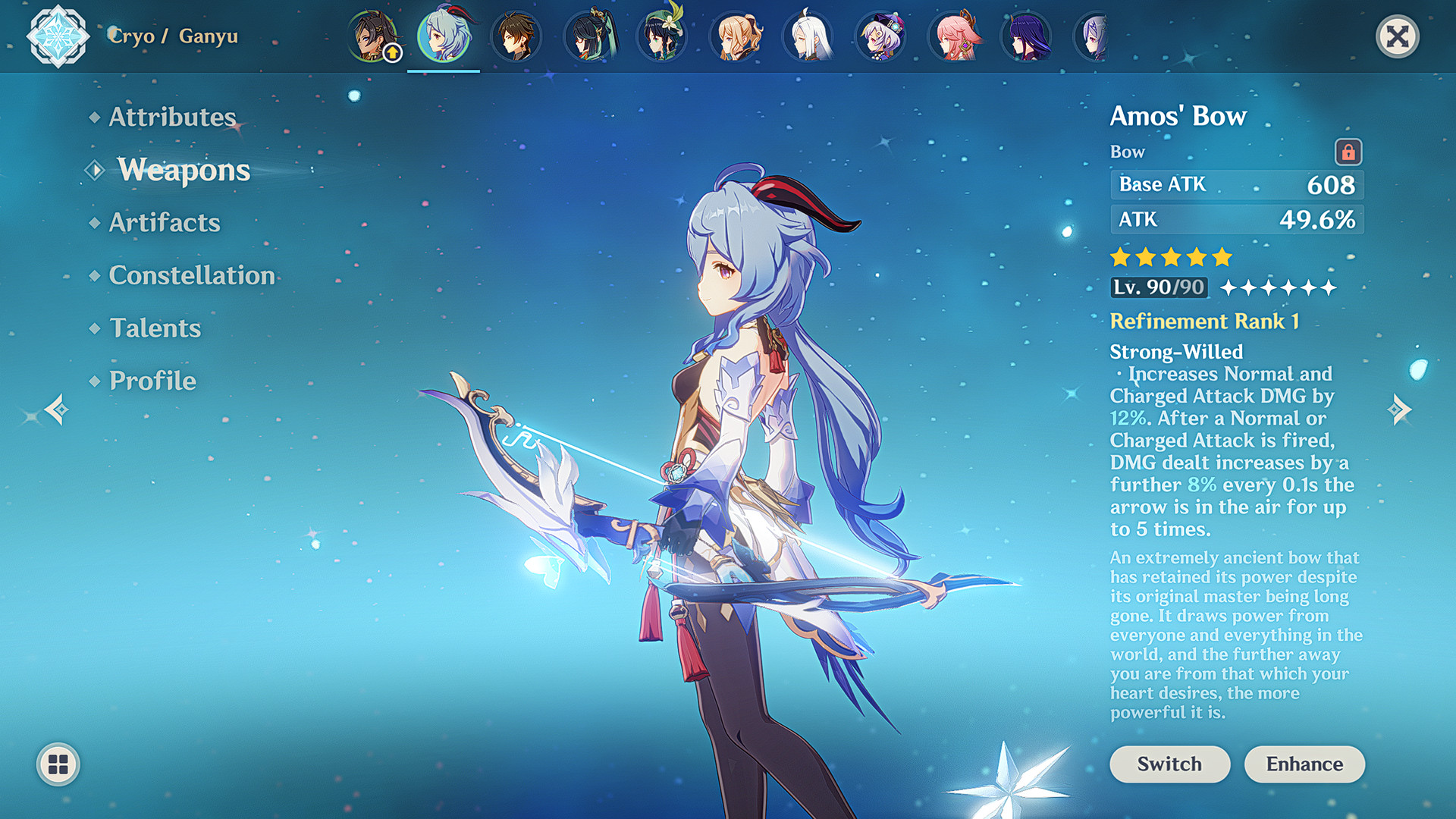Screen dimensions: 1456x819
Task: Click the Weapons section marker diamond
Action: pos(93,170)
